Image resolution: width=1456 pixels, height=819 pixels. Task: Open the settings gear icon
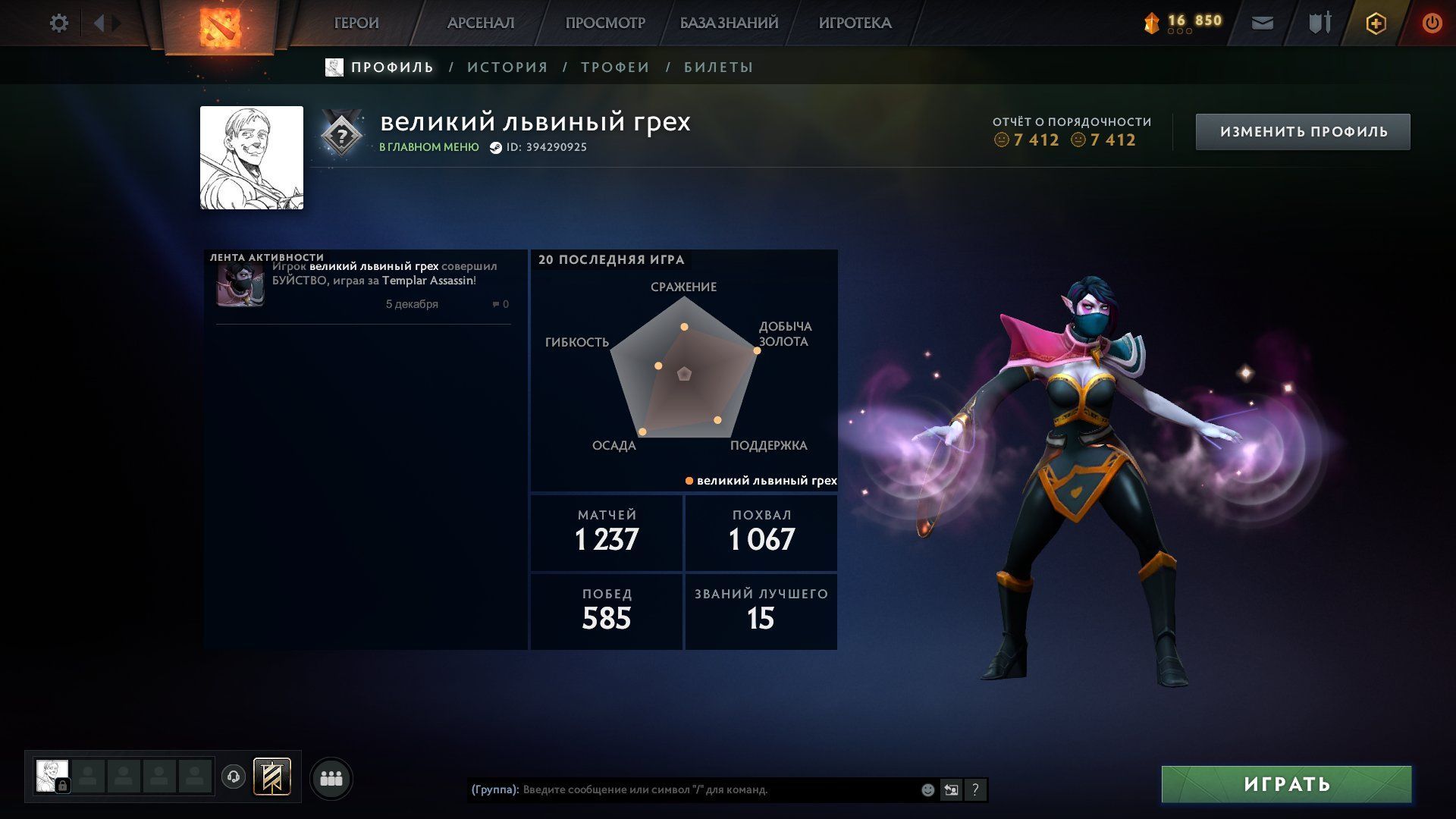pyautogui.click(x=59, y=24)
